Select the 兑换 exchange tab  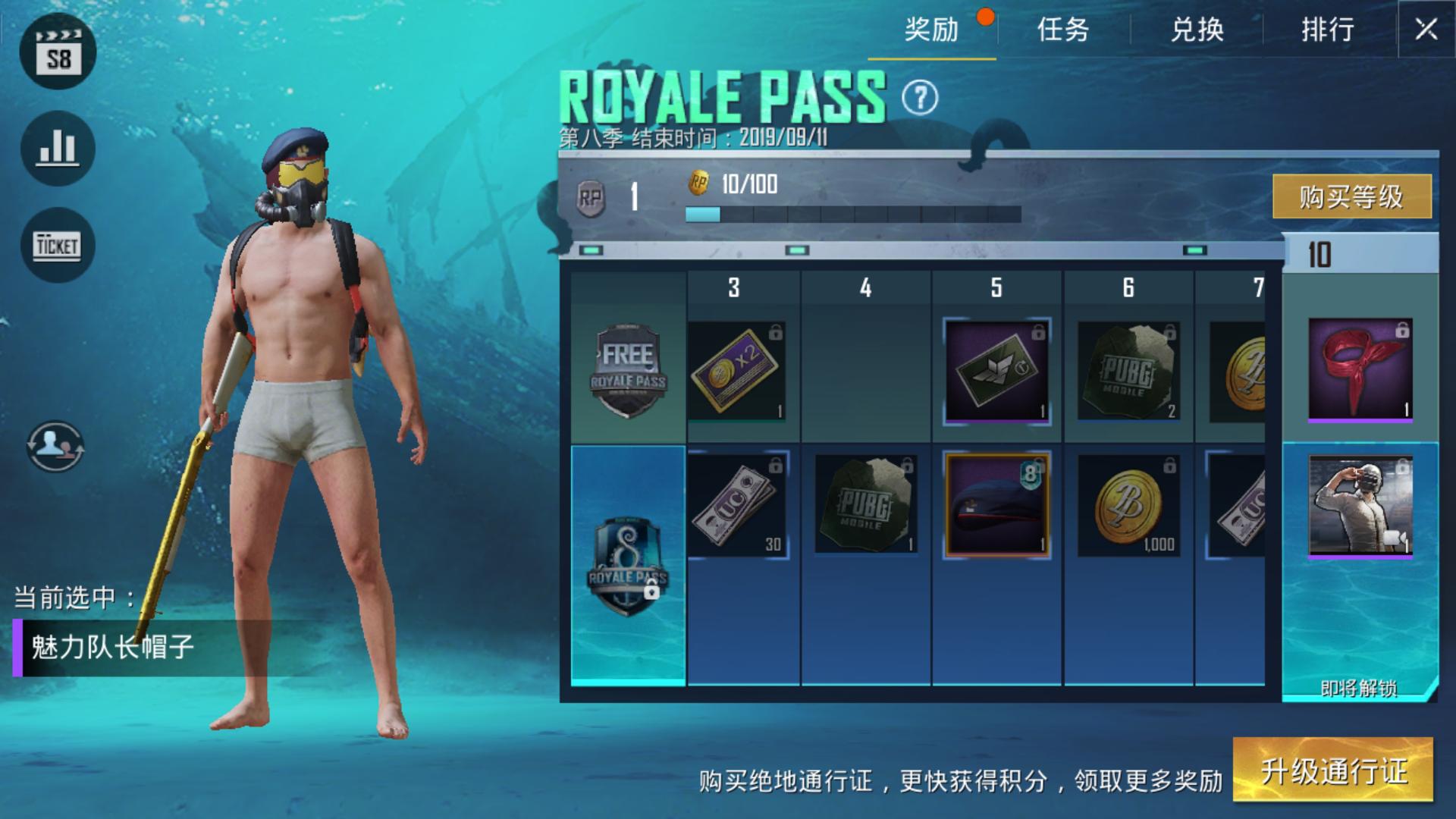click(x=1197, y=30)
